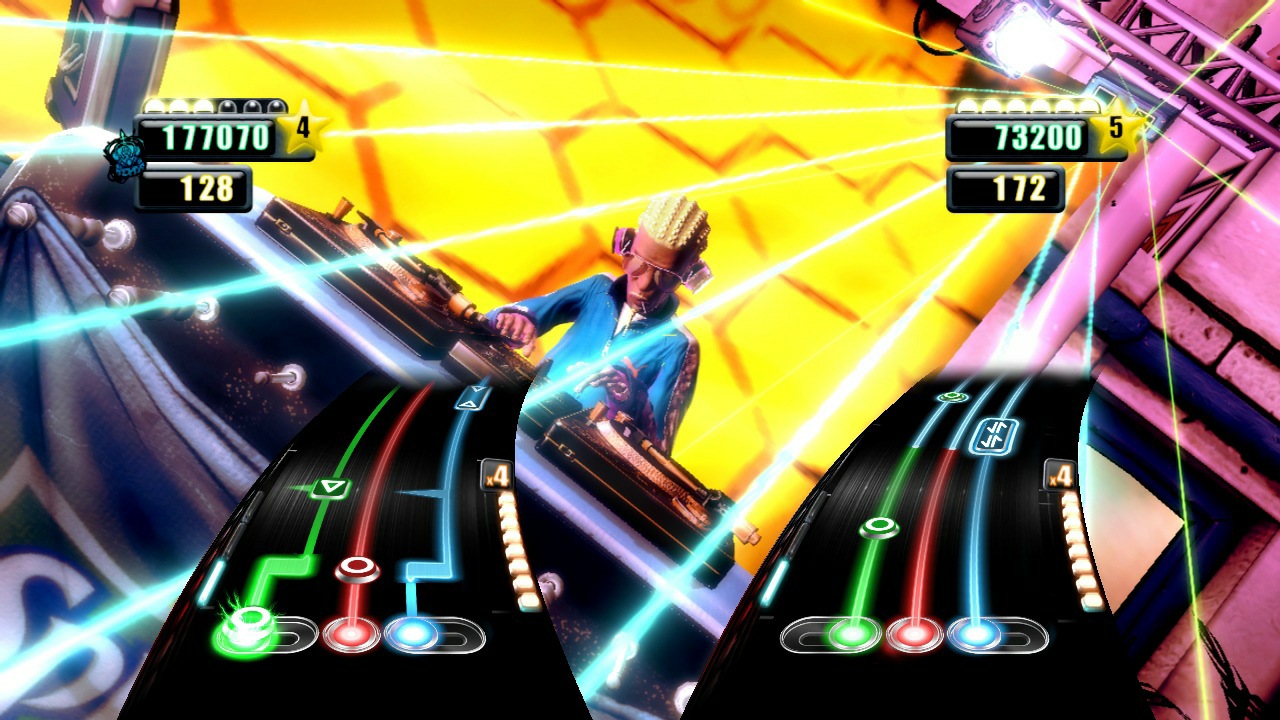Click the blue note target at the left deck bottom

[411, 631]
